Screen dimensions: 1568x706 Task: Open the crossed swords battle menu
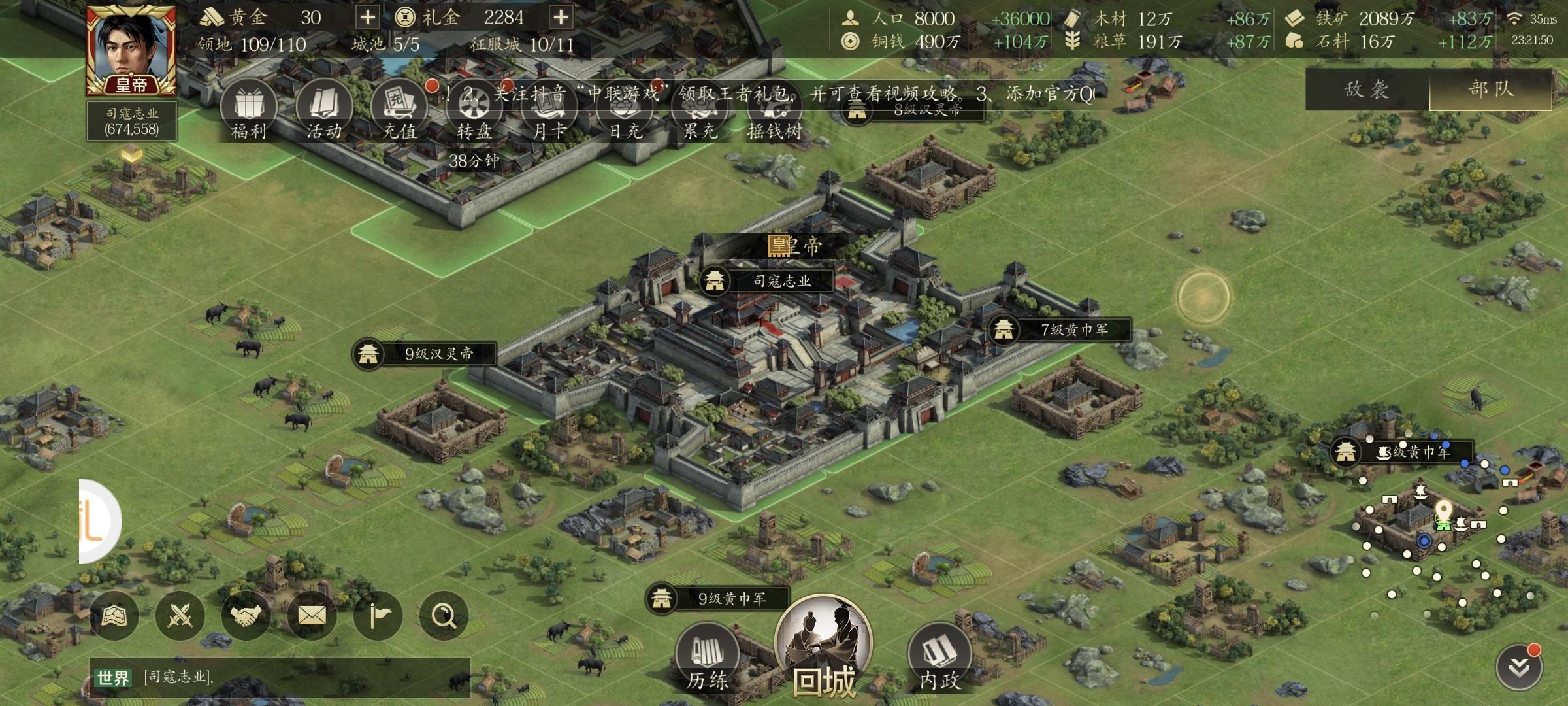tap(180, 616)
